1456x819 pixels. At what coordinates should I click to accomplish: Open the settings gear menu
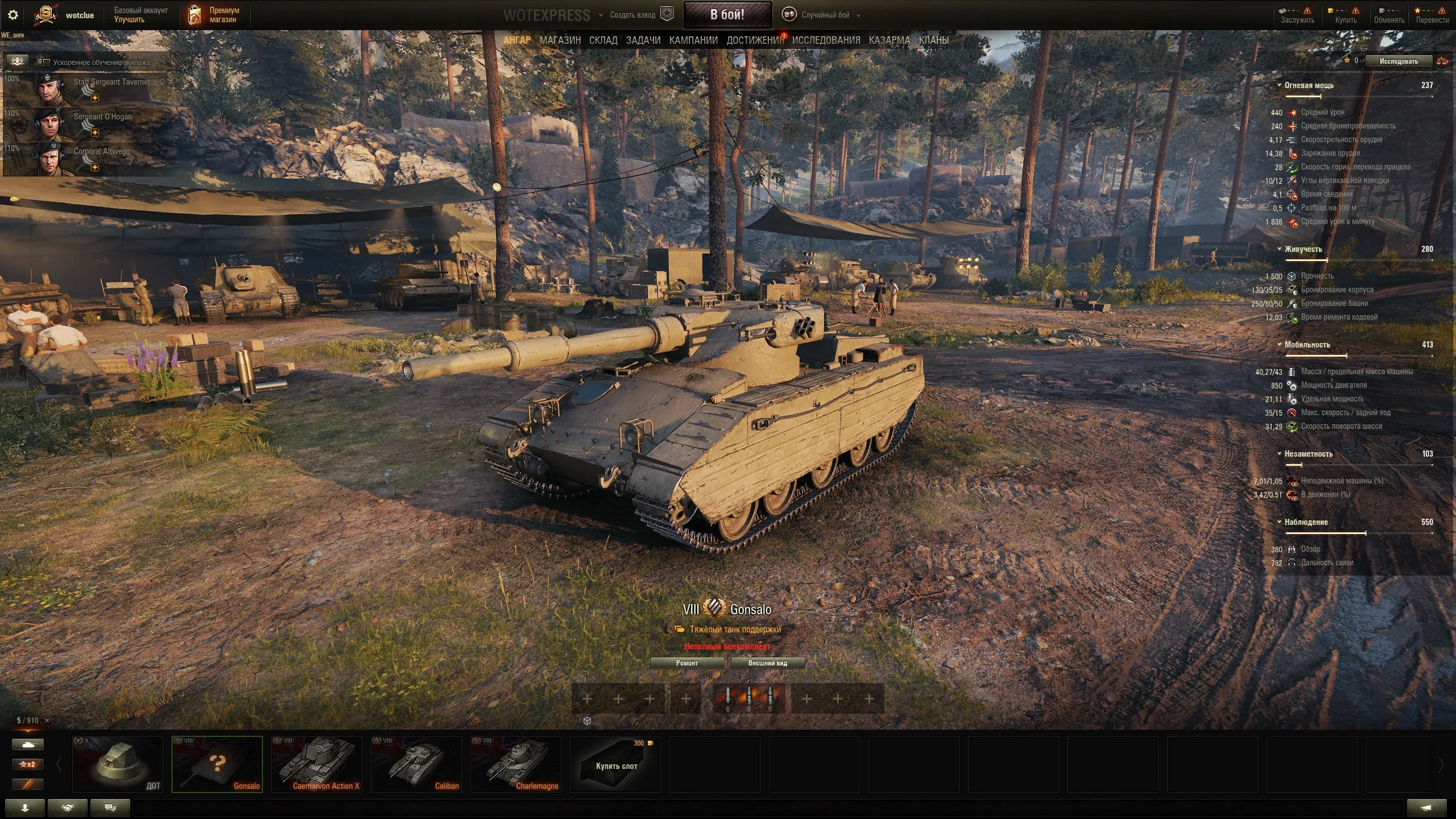click(x=13, y=15)
